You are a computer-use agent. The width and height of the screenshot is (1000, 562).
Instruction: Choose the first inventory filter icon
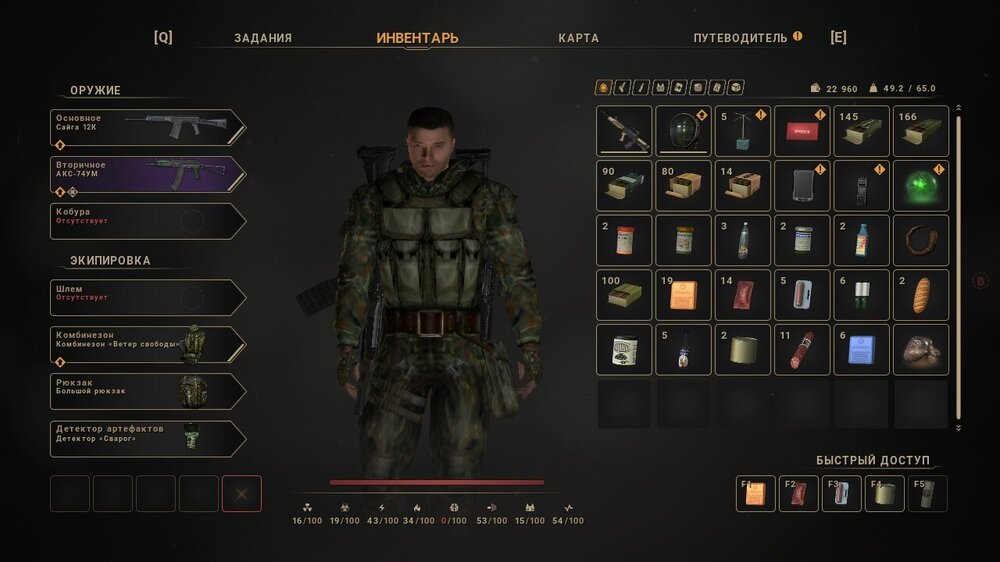coord(603,88)
